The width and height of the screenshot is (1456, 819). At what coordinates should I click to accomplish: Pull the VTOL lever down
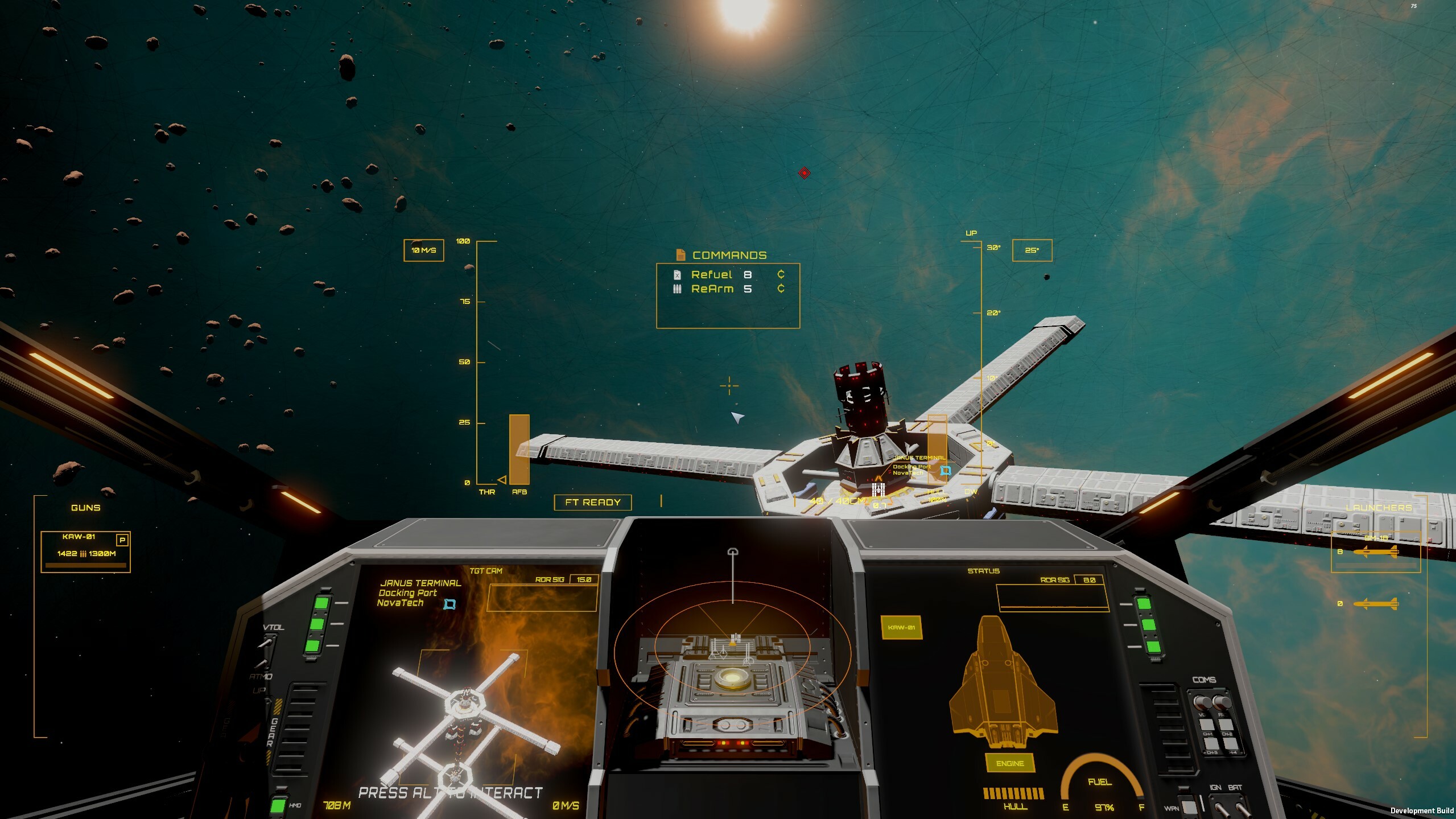(266, 641)
